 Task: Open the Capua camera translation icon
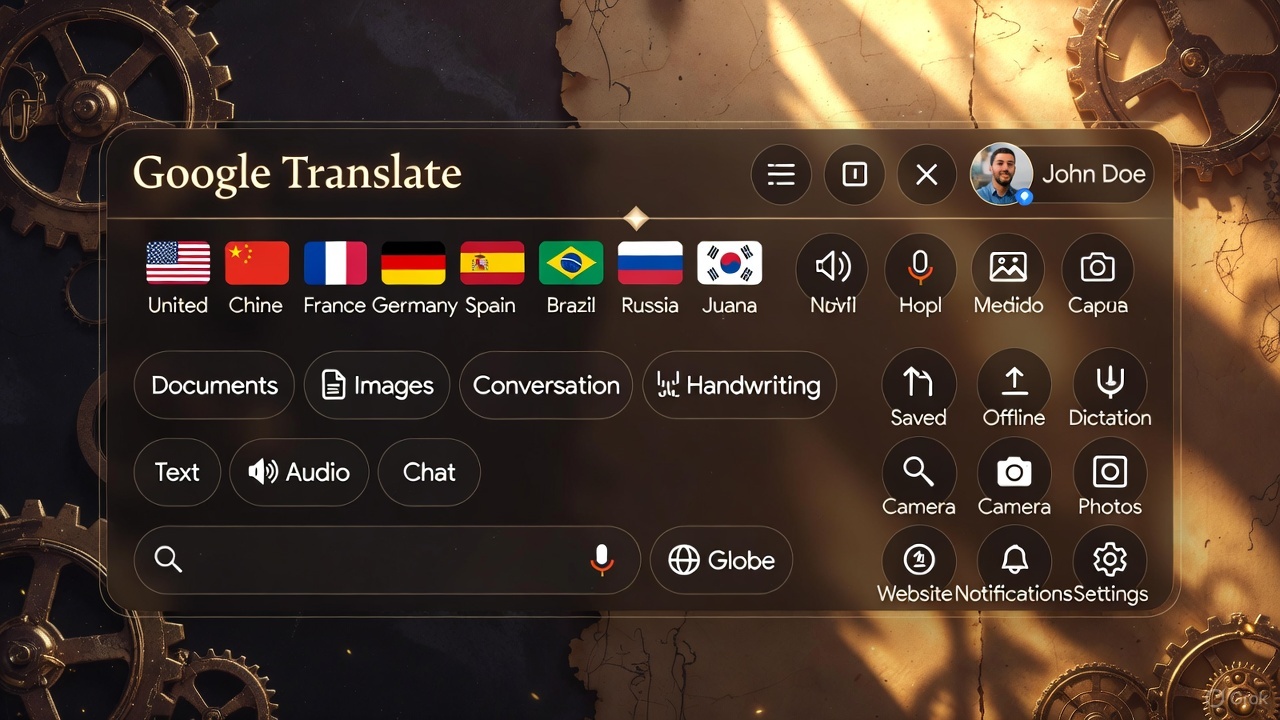coord(1097,267)
